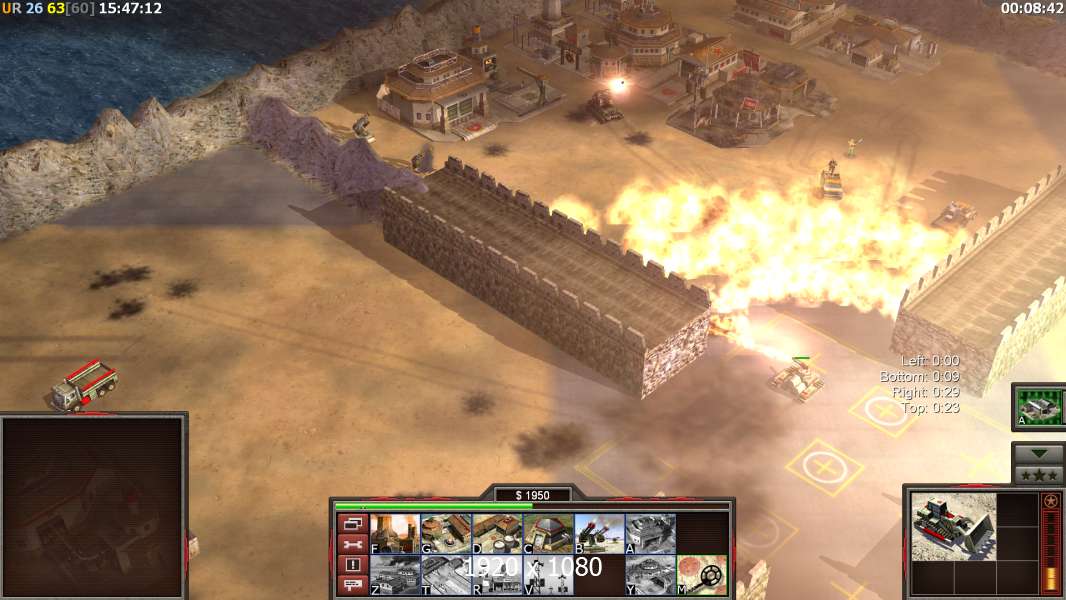Open the three-star General's Powers button
1066x600 pixels.
1039,474
